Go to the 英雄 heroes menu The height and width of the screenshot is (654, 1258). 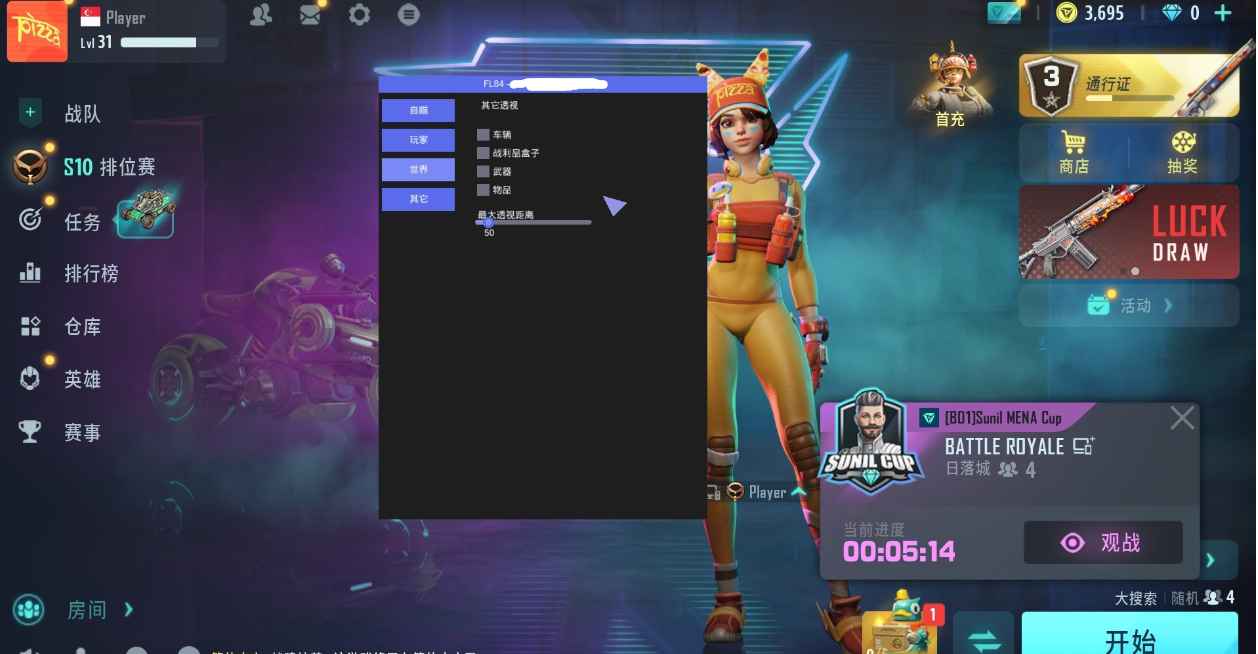click(82, 379)
